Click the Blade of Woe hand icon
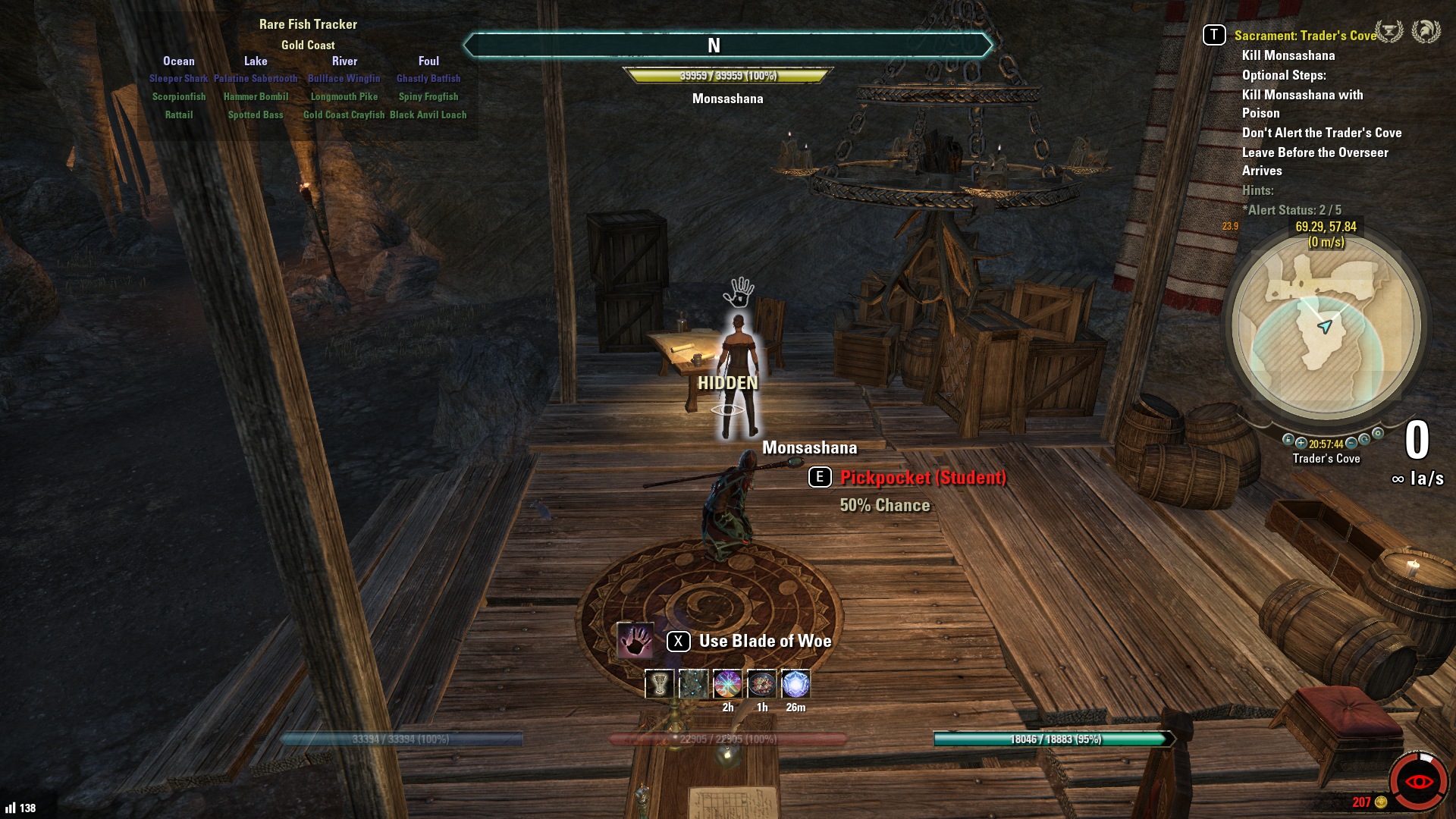1456x819 pixels. click(635, 641)
